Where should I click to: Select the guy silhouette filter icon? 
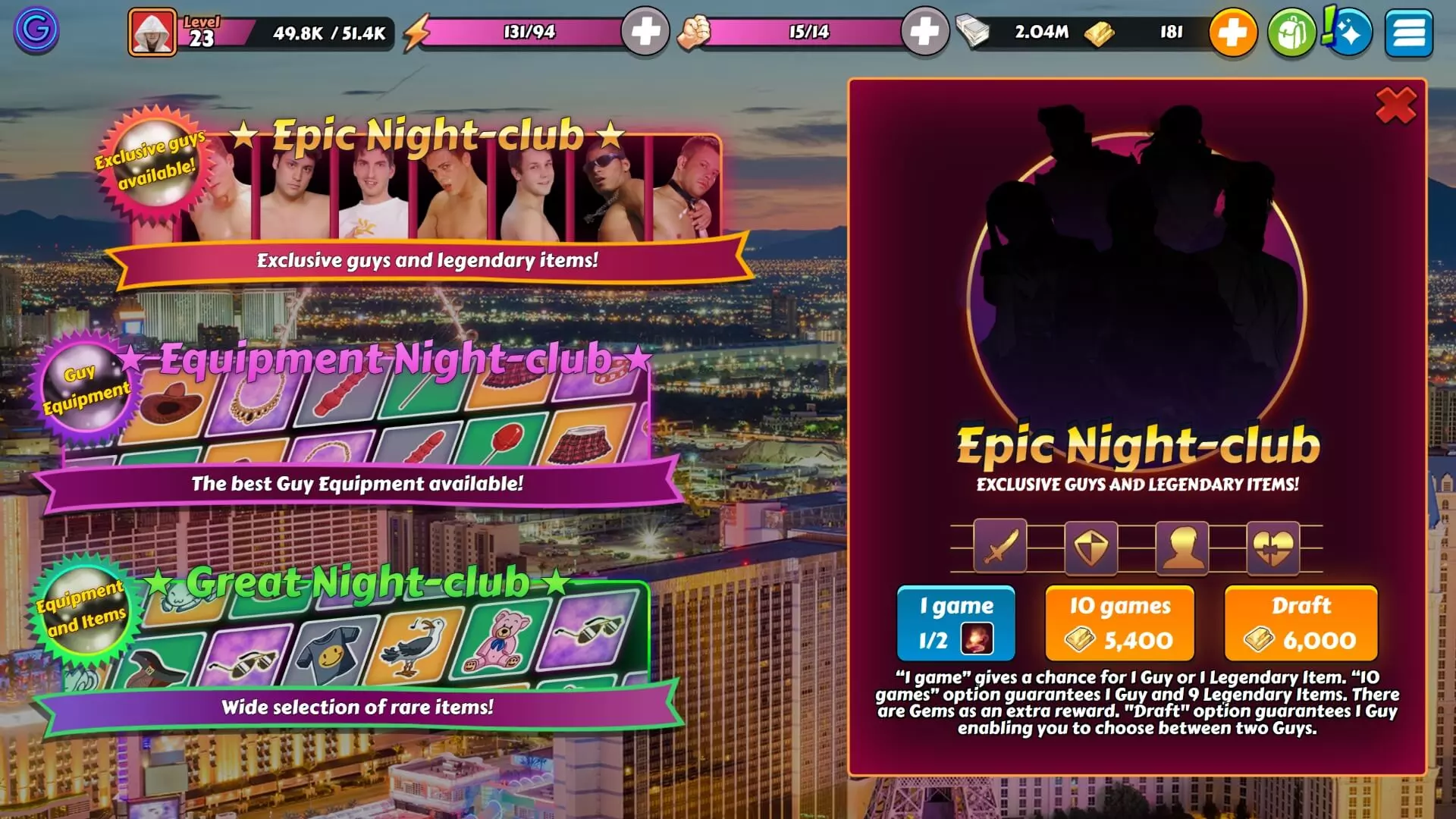1181,546
